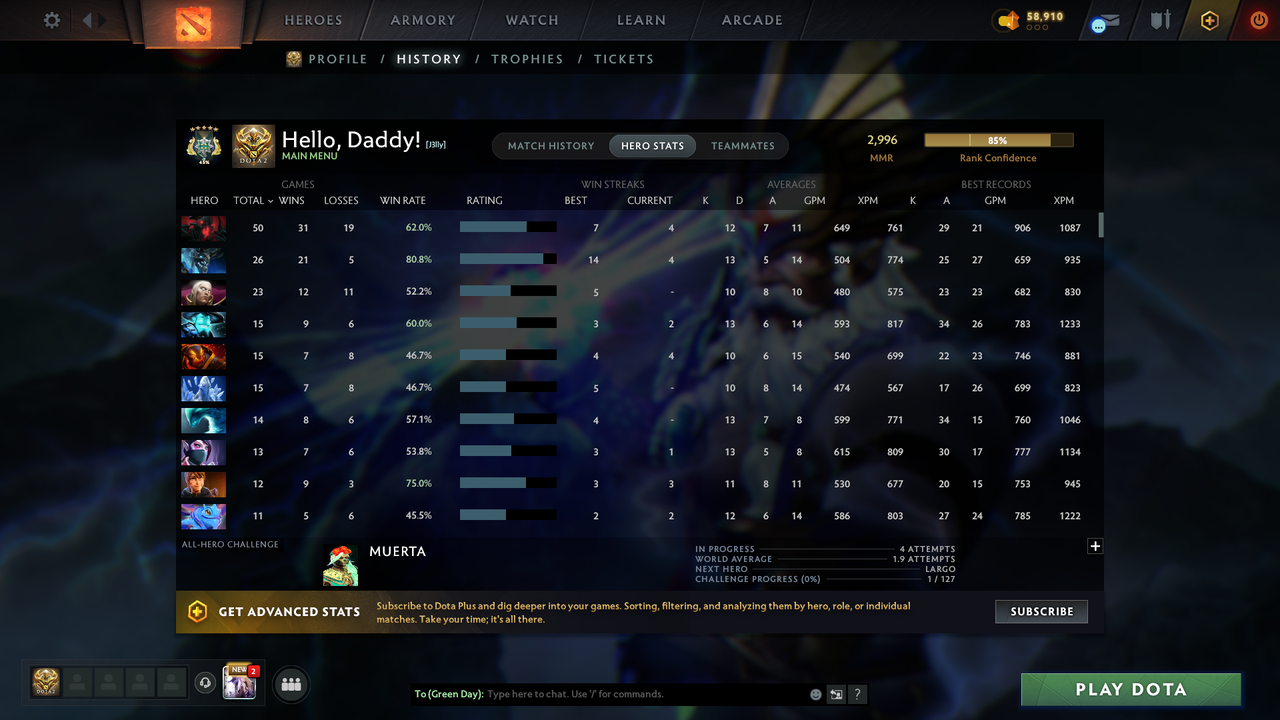Screen dimensions: 1280x720
Task: Click the Rank Confidence progress bar
Action: pos(998,140)
